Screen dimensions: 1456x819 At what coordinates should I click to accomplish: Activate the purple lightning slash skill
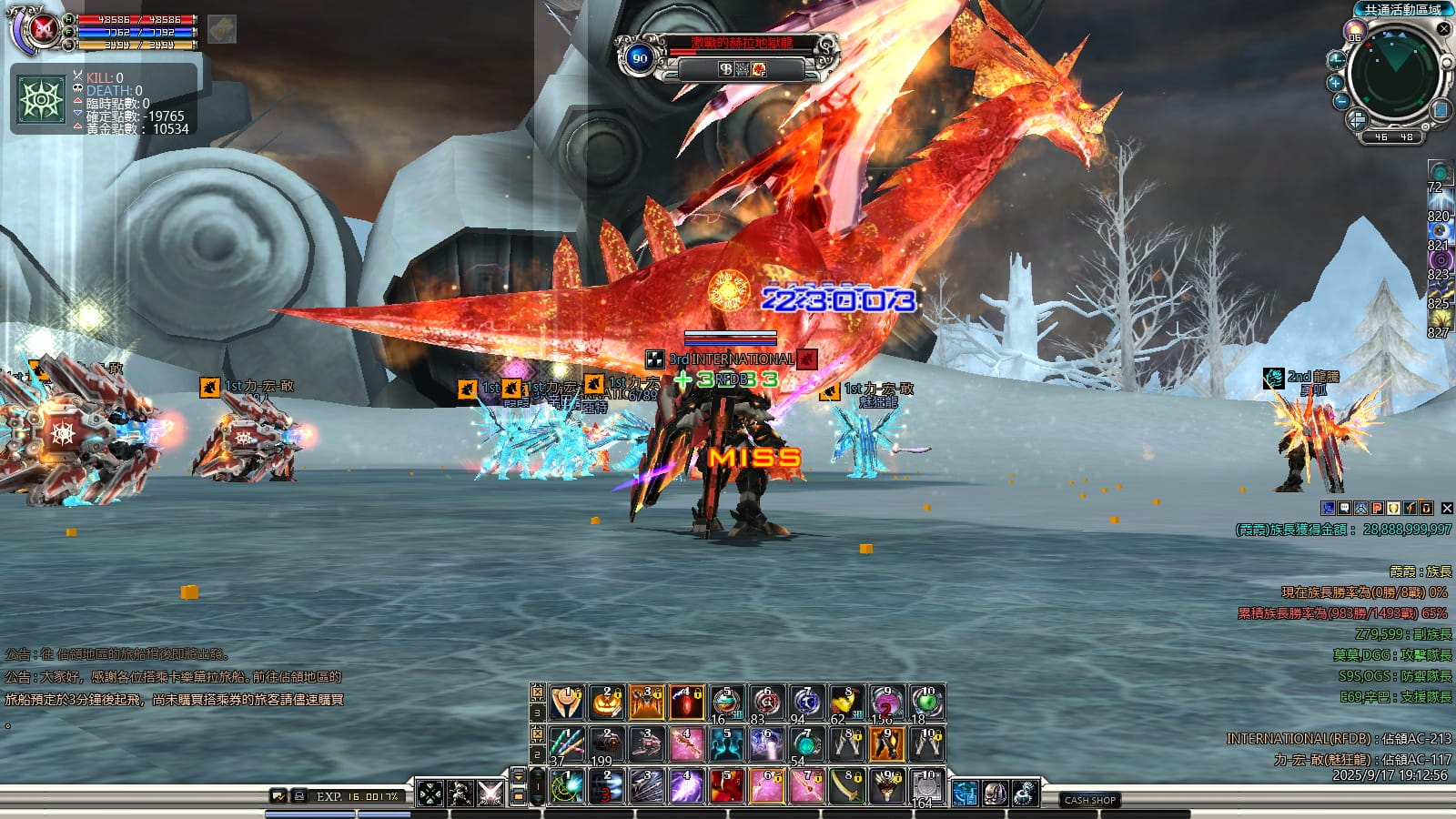[686, 786]
